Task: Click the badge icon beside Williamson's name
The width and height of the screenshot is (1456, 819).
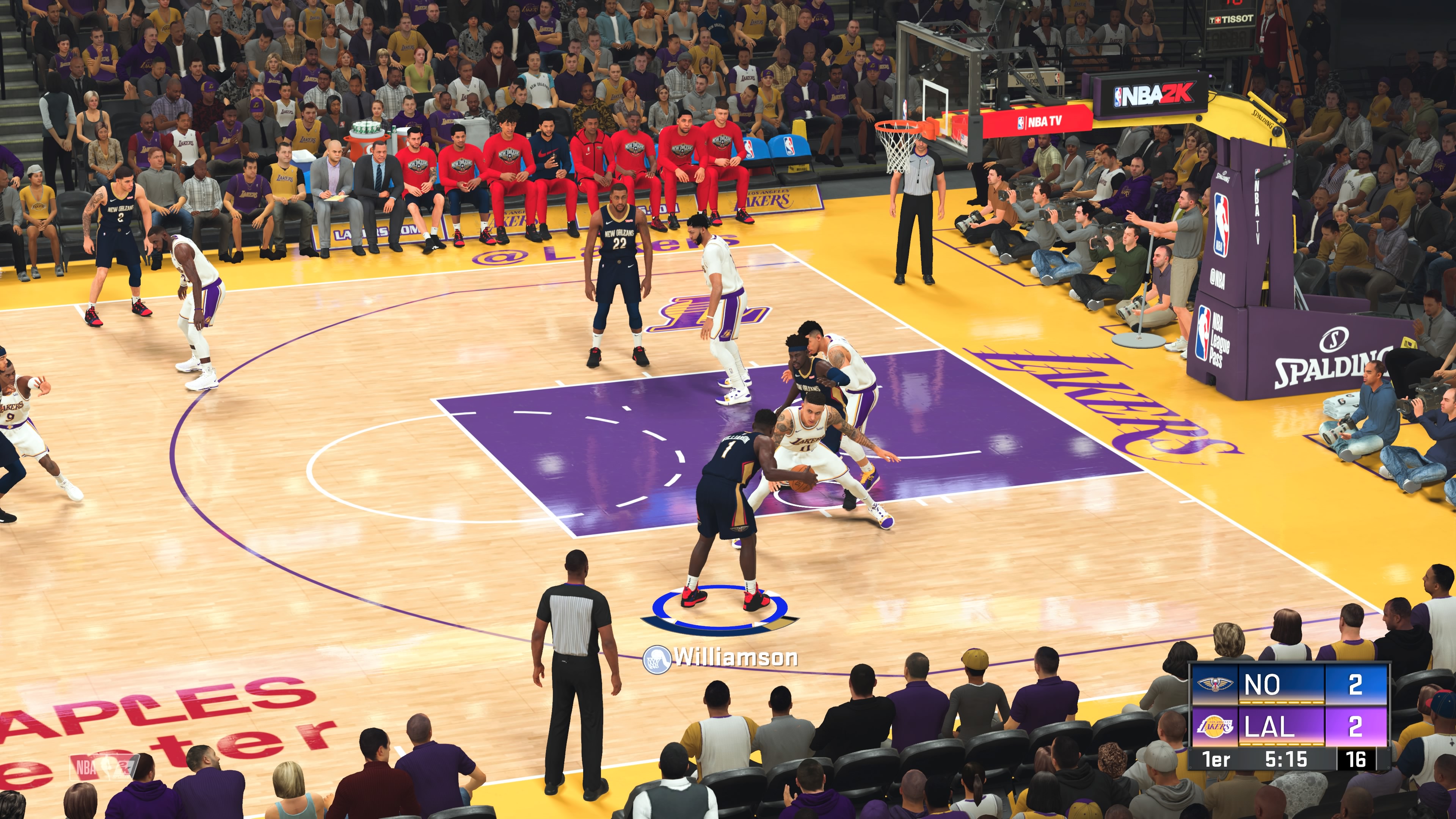Action: (656, 659)
